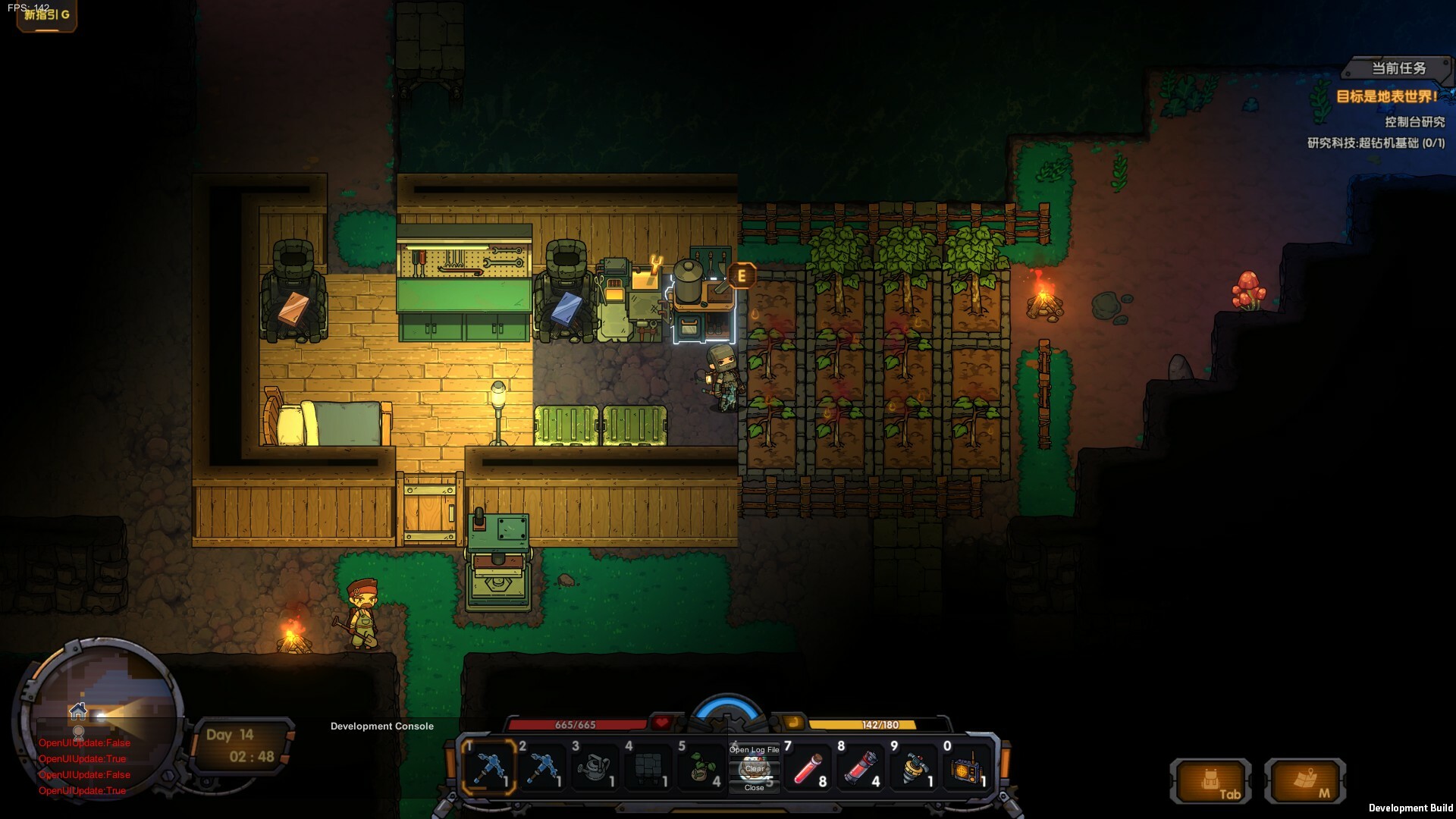Click the home icon on the minimap

77,713
